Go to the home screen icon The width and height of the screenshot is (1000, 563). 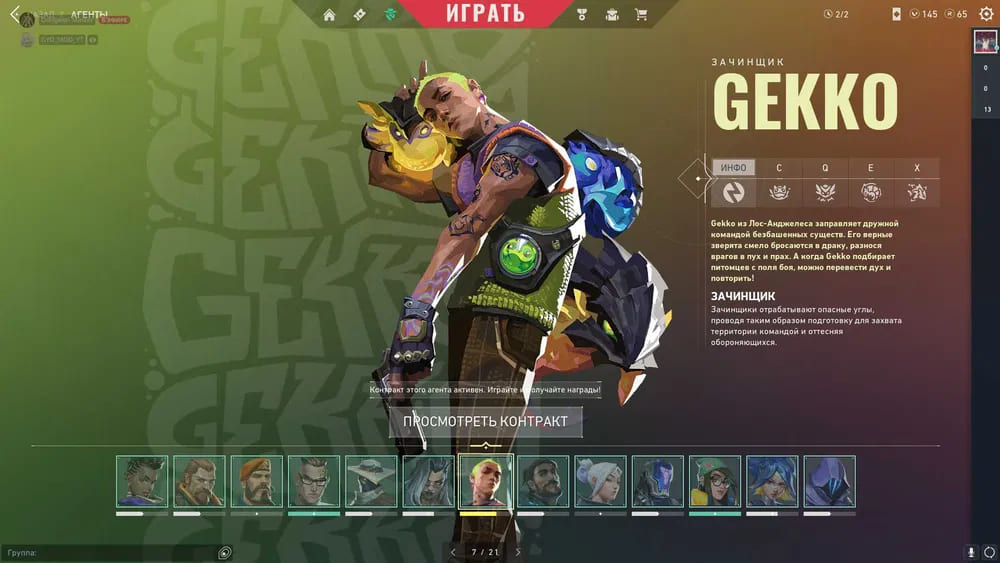[329, 14]
